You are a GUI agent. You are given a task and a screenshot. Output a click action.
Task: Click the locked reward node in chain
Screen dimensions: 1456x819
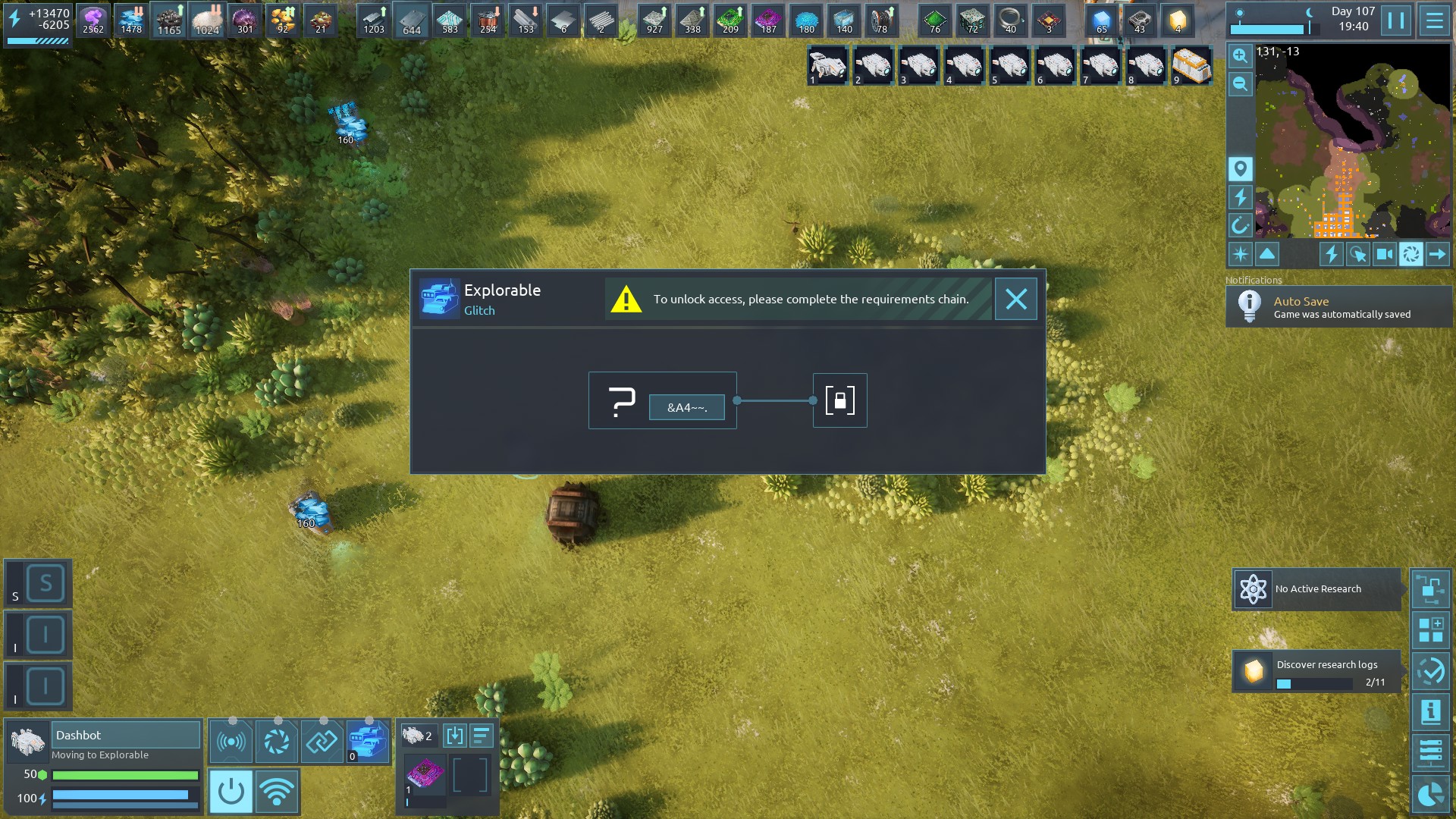coord(839,400)
